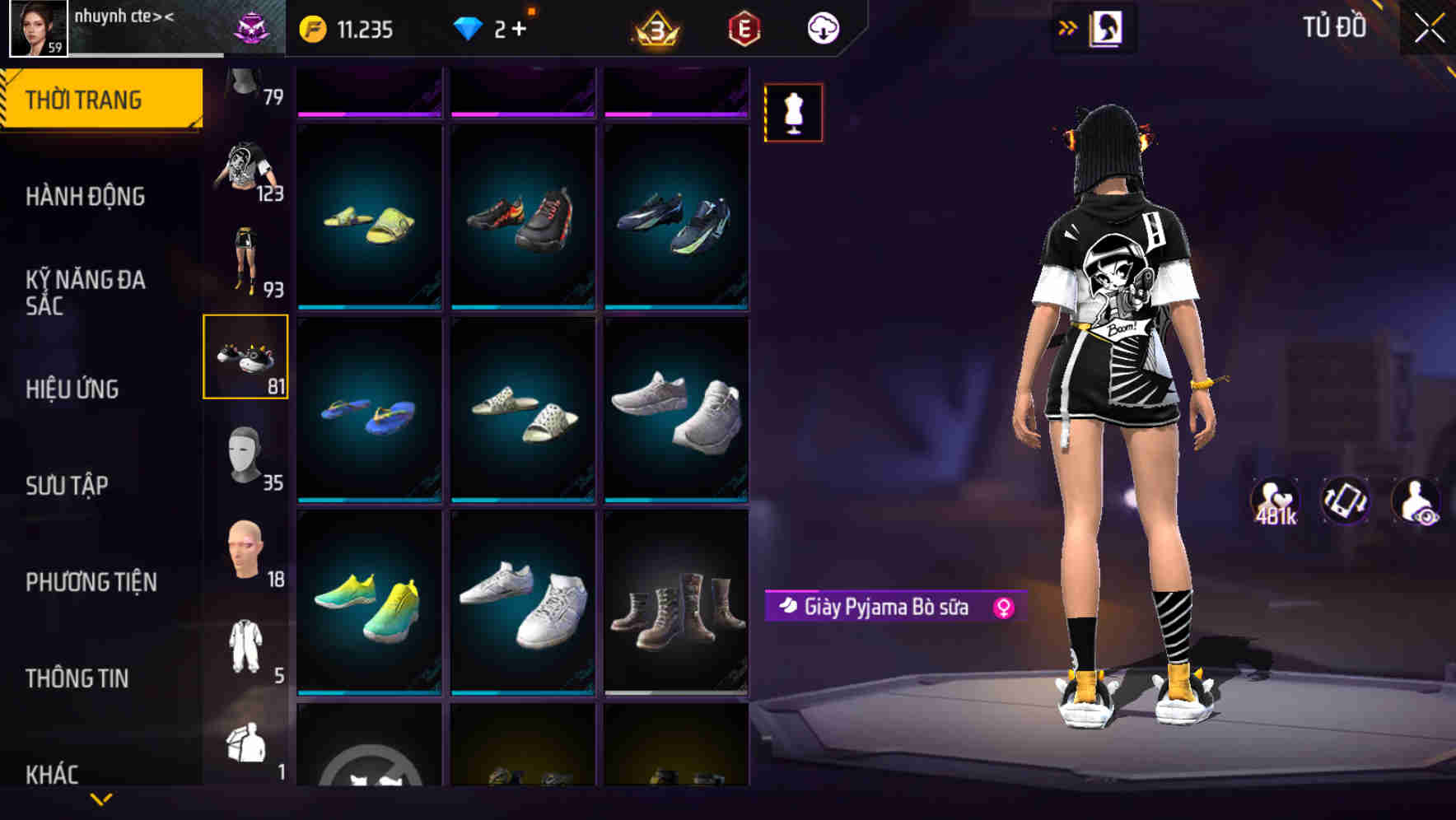This screenshot has width=1456, height=820.
Task: Collapse panel using the double-arrow chevrons
Action: tap(1068, 27)
